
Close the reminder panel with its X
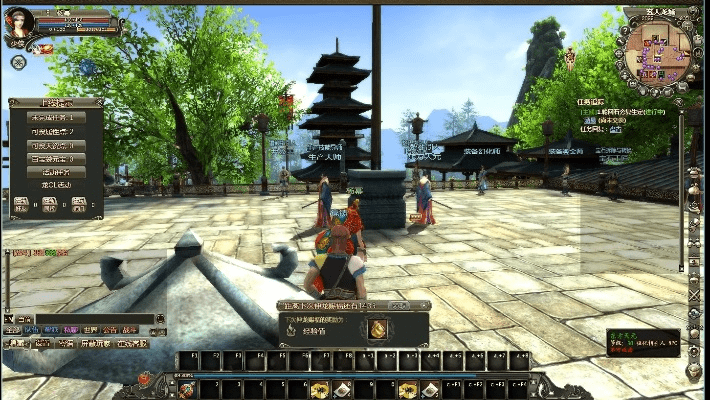[99, 101]
